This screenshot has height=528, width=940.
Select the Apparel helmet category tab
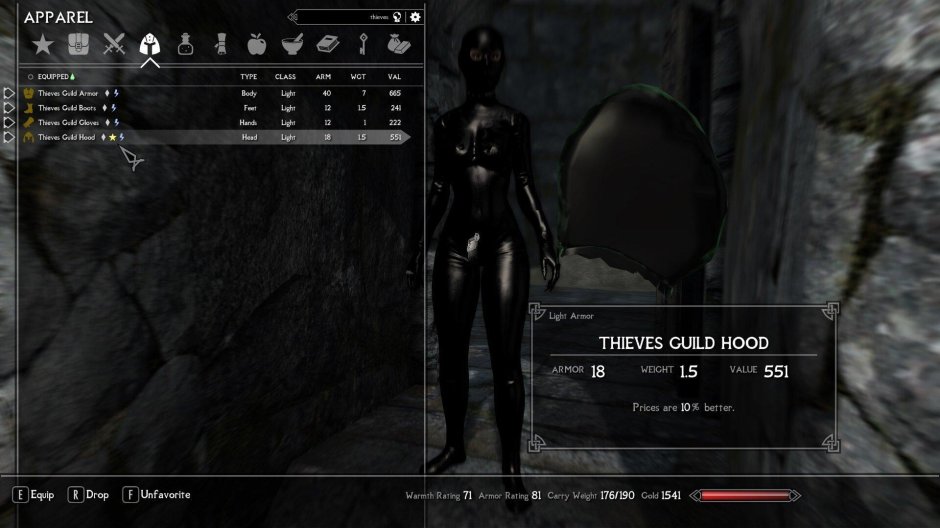(150, 44)
